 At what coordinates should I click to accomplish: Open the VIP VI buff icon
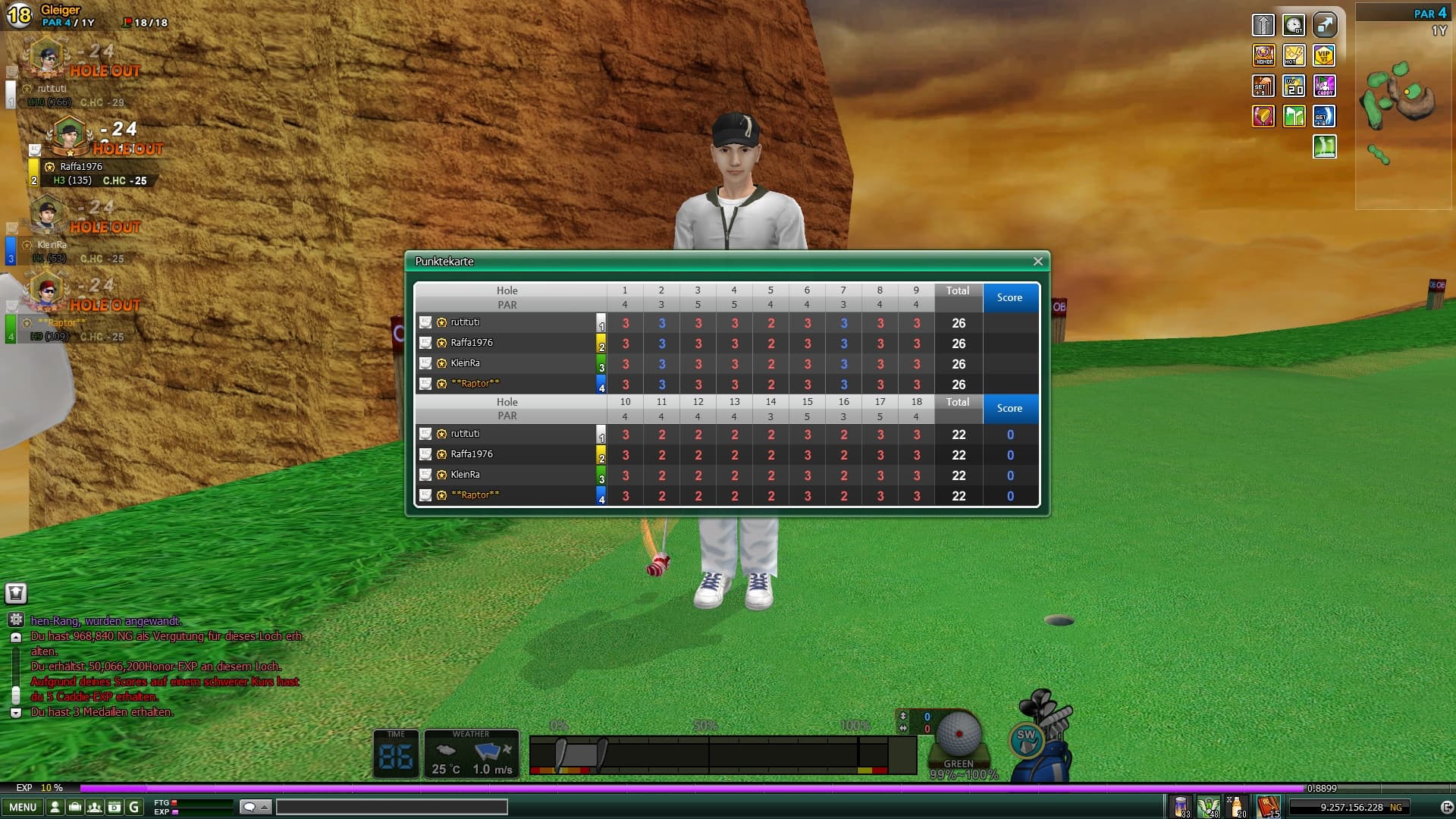[x=1324, y=55]
